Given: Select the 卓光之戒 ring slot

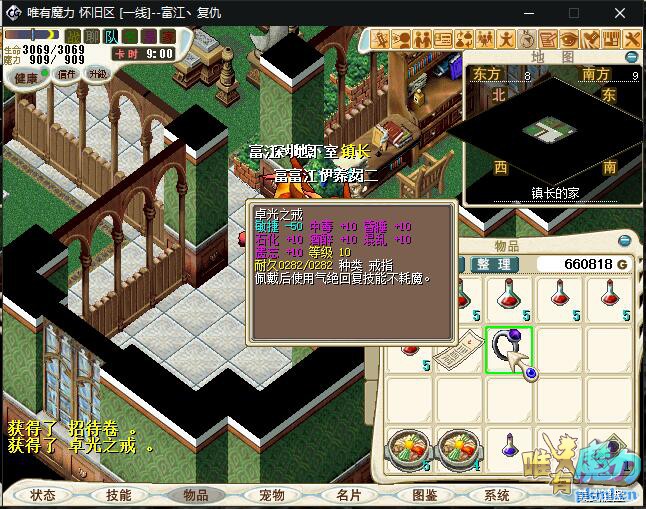Looking at the screenshot, I should tap(508, 350).
